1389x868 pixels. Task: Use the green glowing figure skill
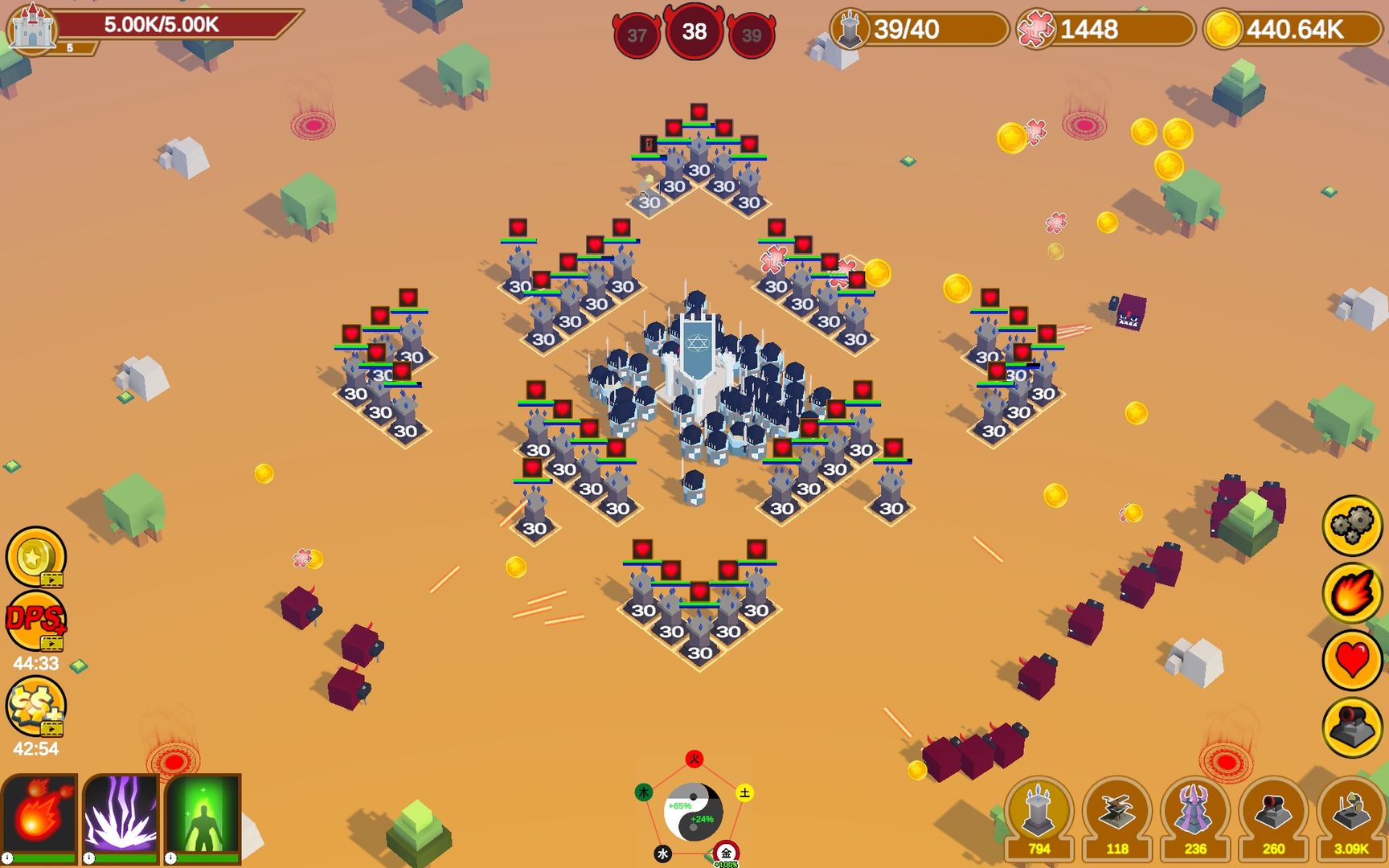[x=203, y=814]
